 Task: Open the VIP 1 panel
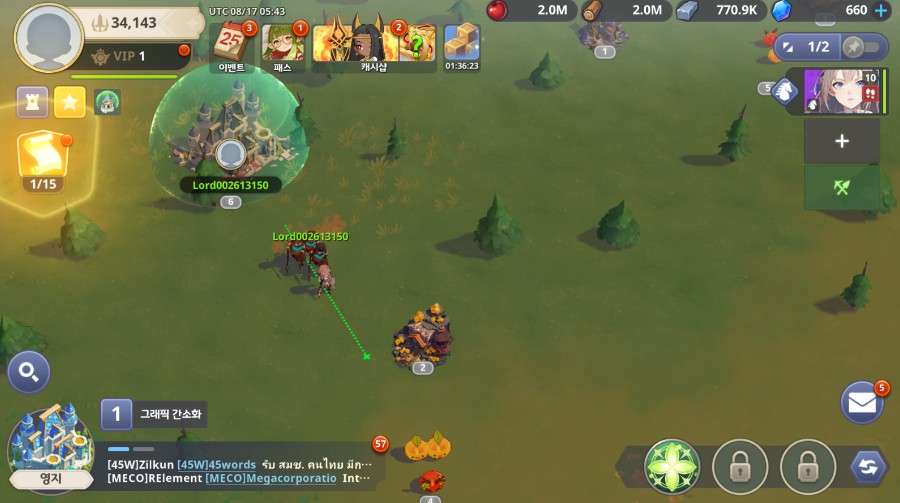coord(132,56)
